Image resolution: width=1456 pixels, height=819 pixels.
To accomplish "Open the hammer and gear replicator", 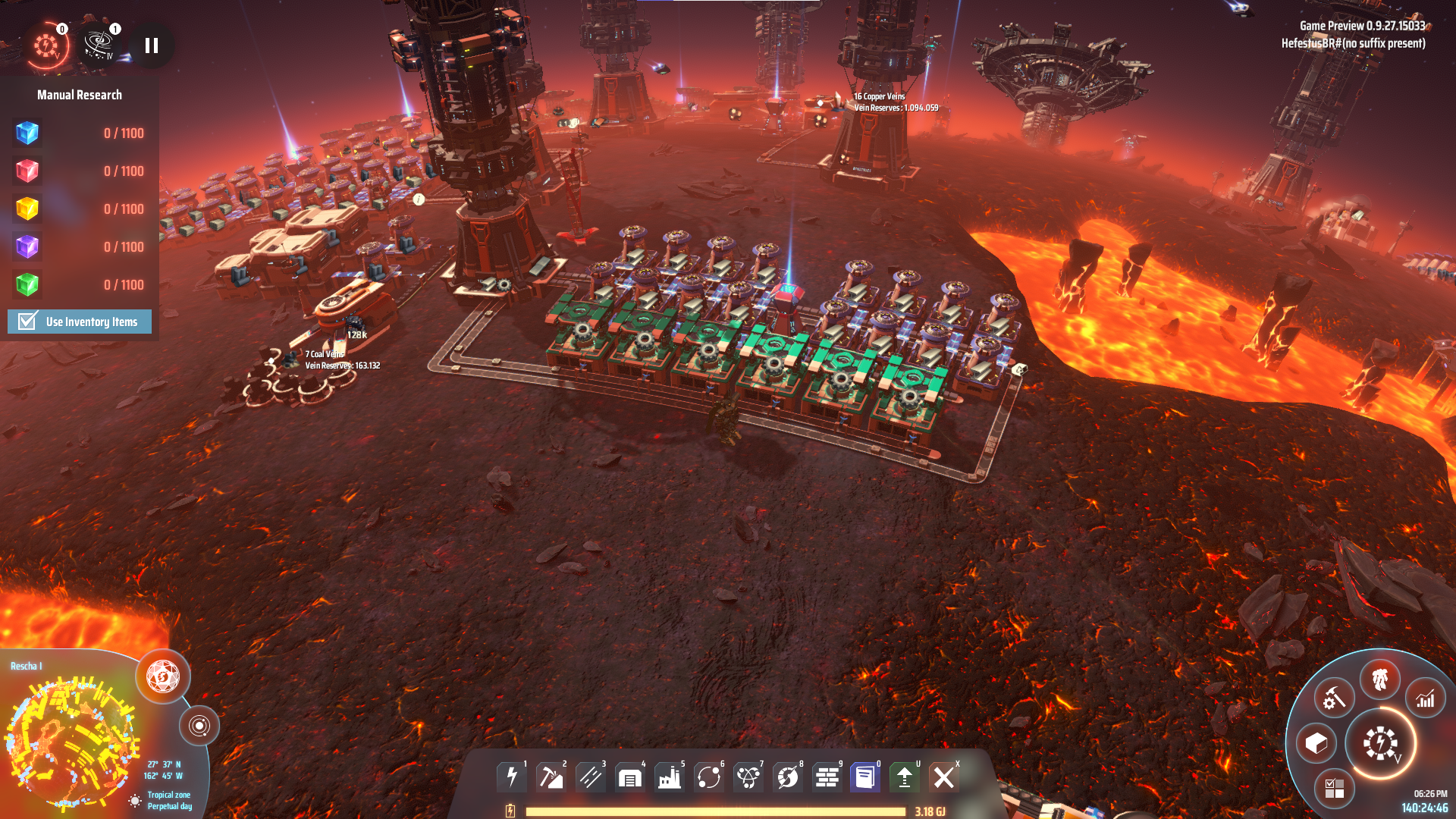I will coord(1334,698).
